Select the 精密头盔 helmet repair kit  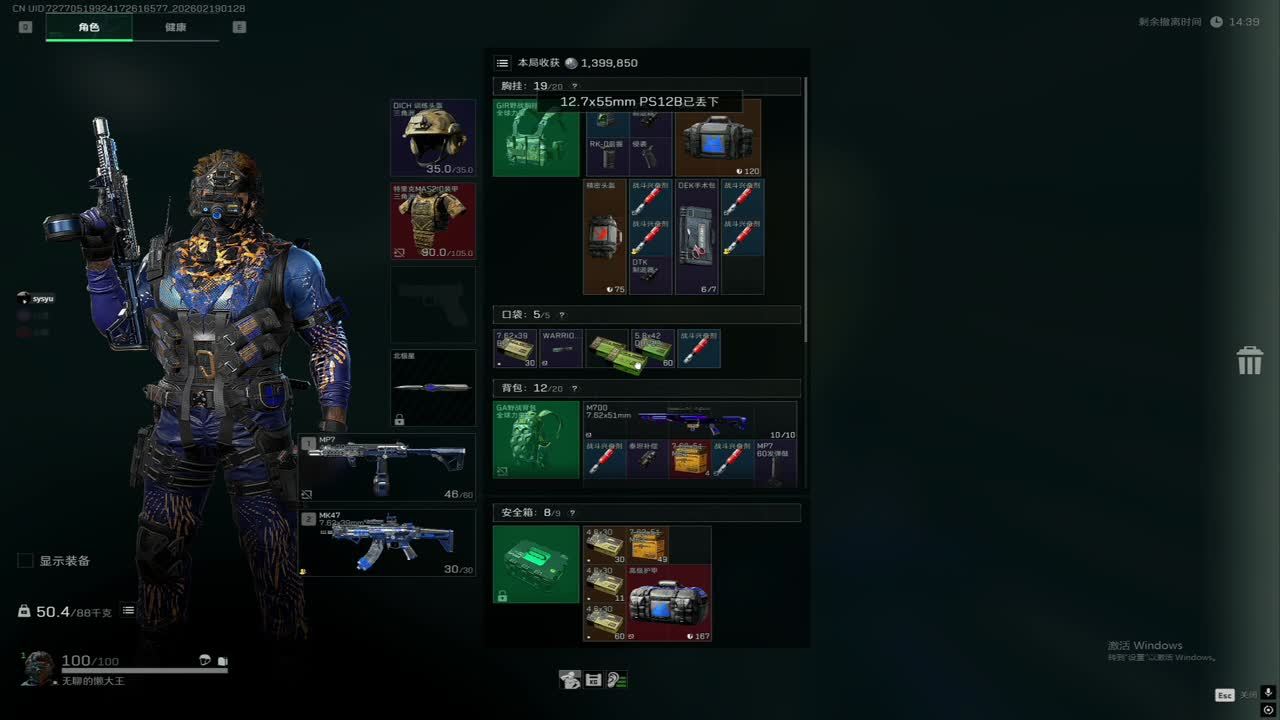tap(604, 237)
